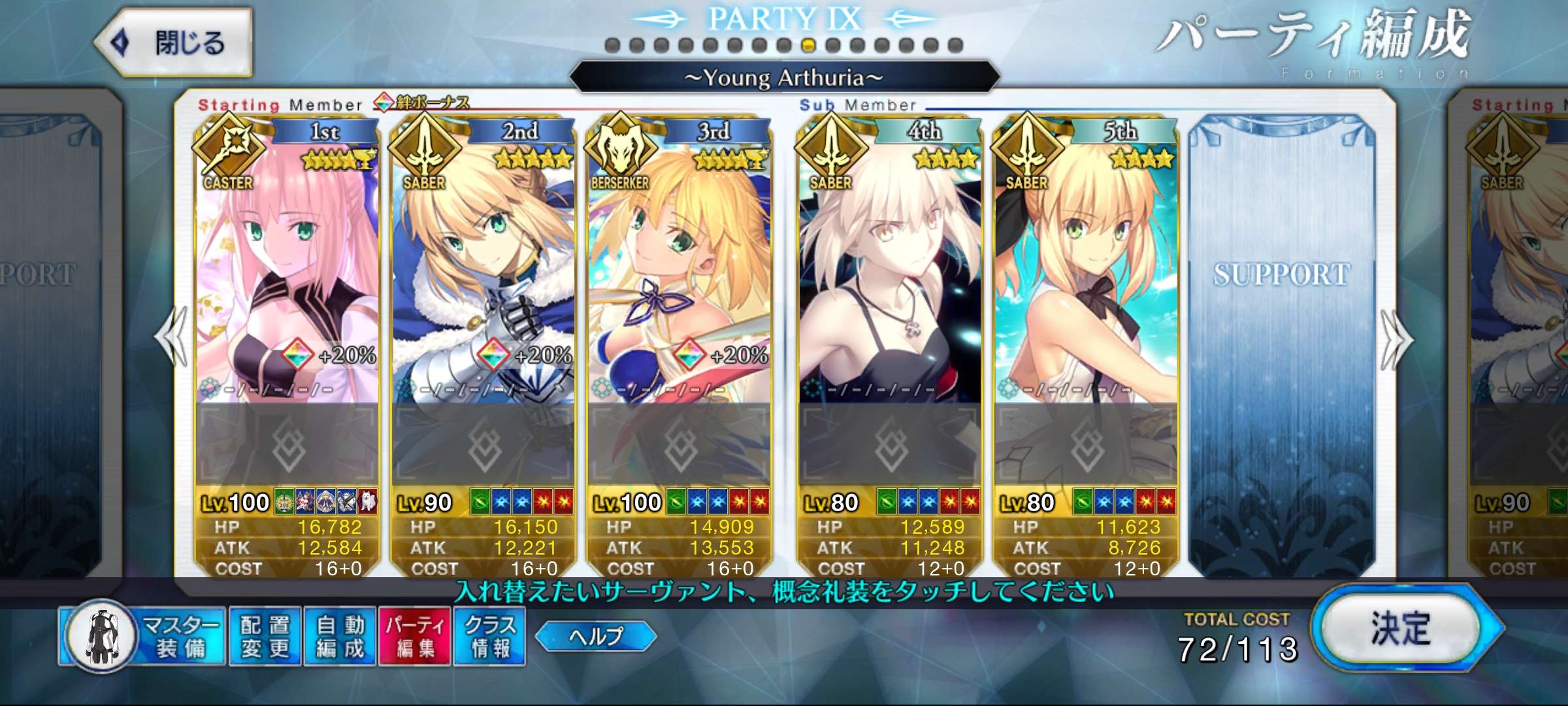The image size is (1568, 706).
Task: Jump to the first party page dot
Action: (x=612, y=45)
